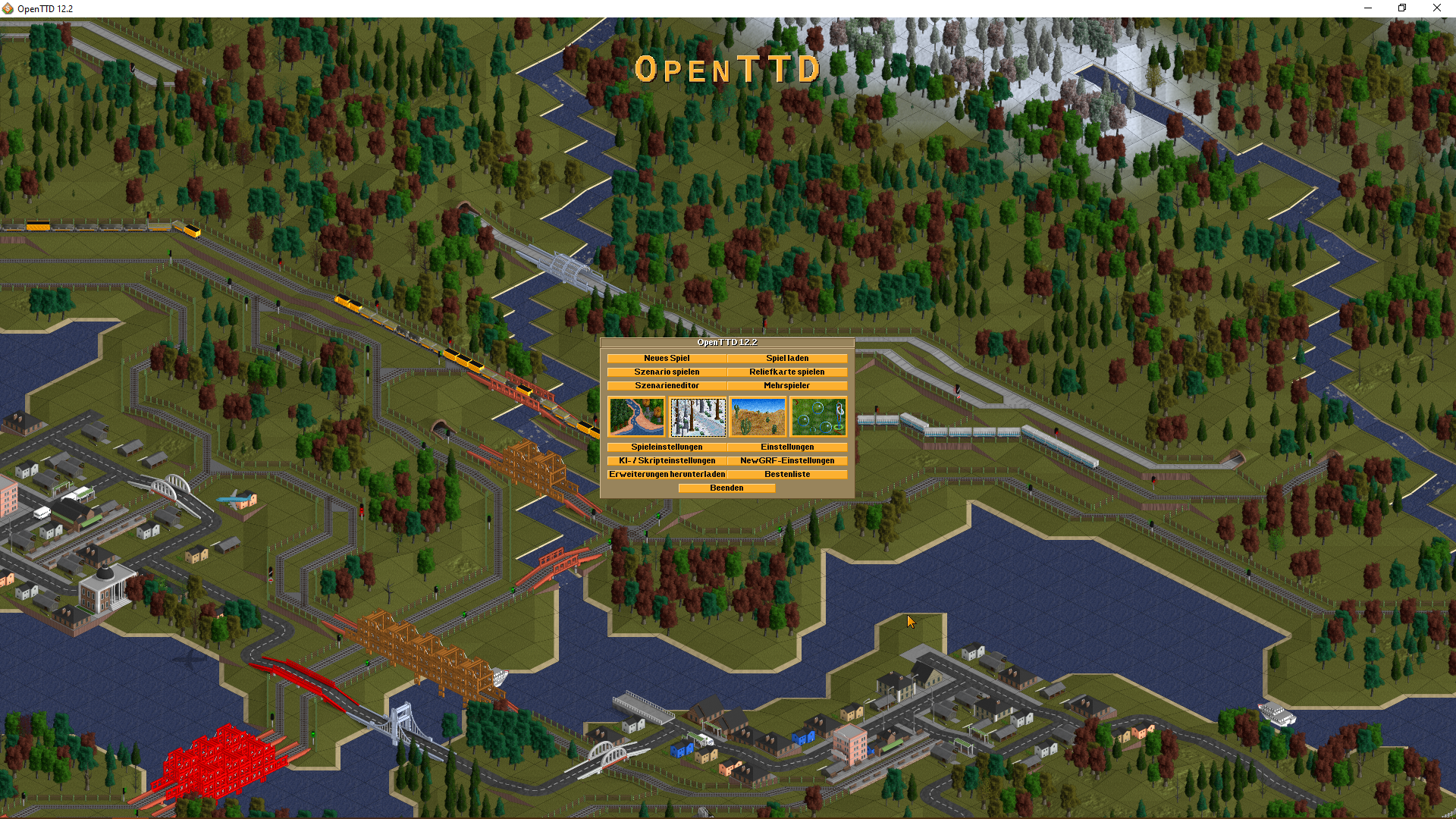
Task: Minimize the OpenTTD window
Action: click(x=1368, y=8)
